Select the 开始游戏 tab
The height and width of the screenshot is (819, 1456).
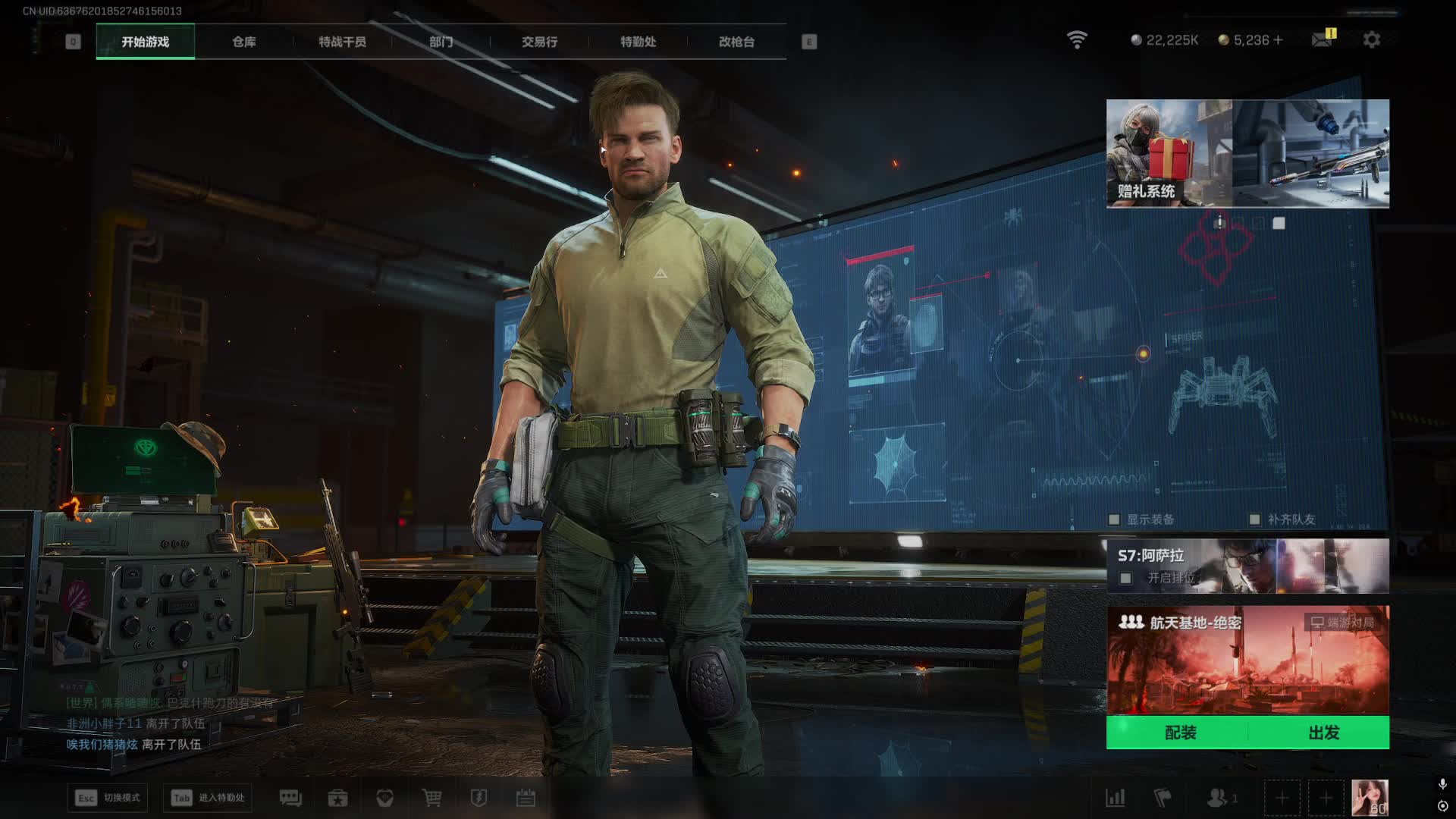click(145, 42)
